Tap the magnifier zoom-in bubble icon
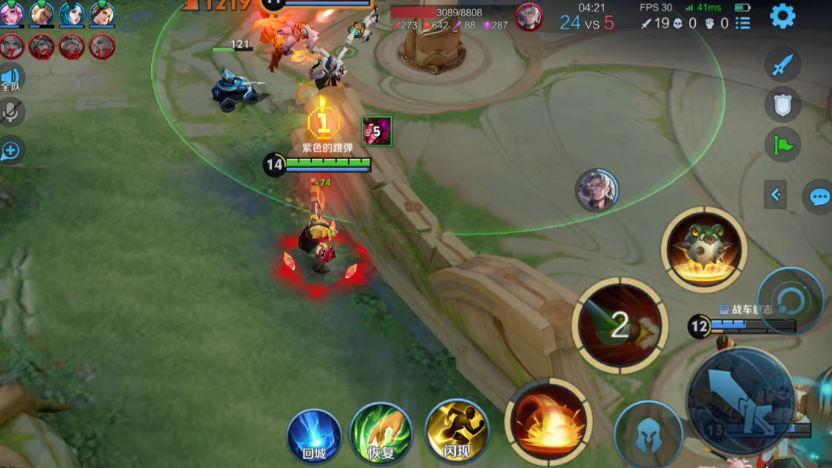The width and height of the screenshot is (832, 468). (11, 150)
